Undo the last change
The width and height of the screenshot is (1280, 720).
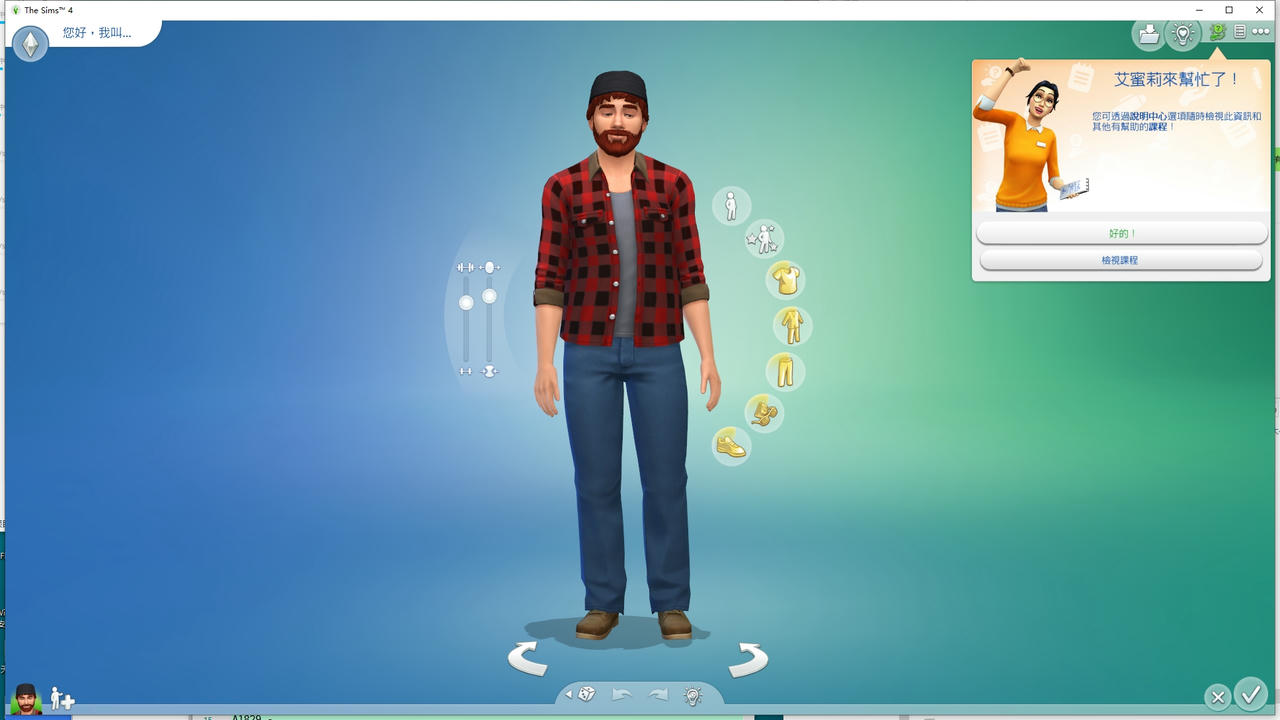click(x=620, y=693)
